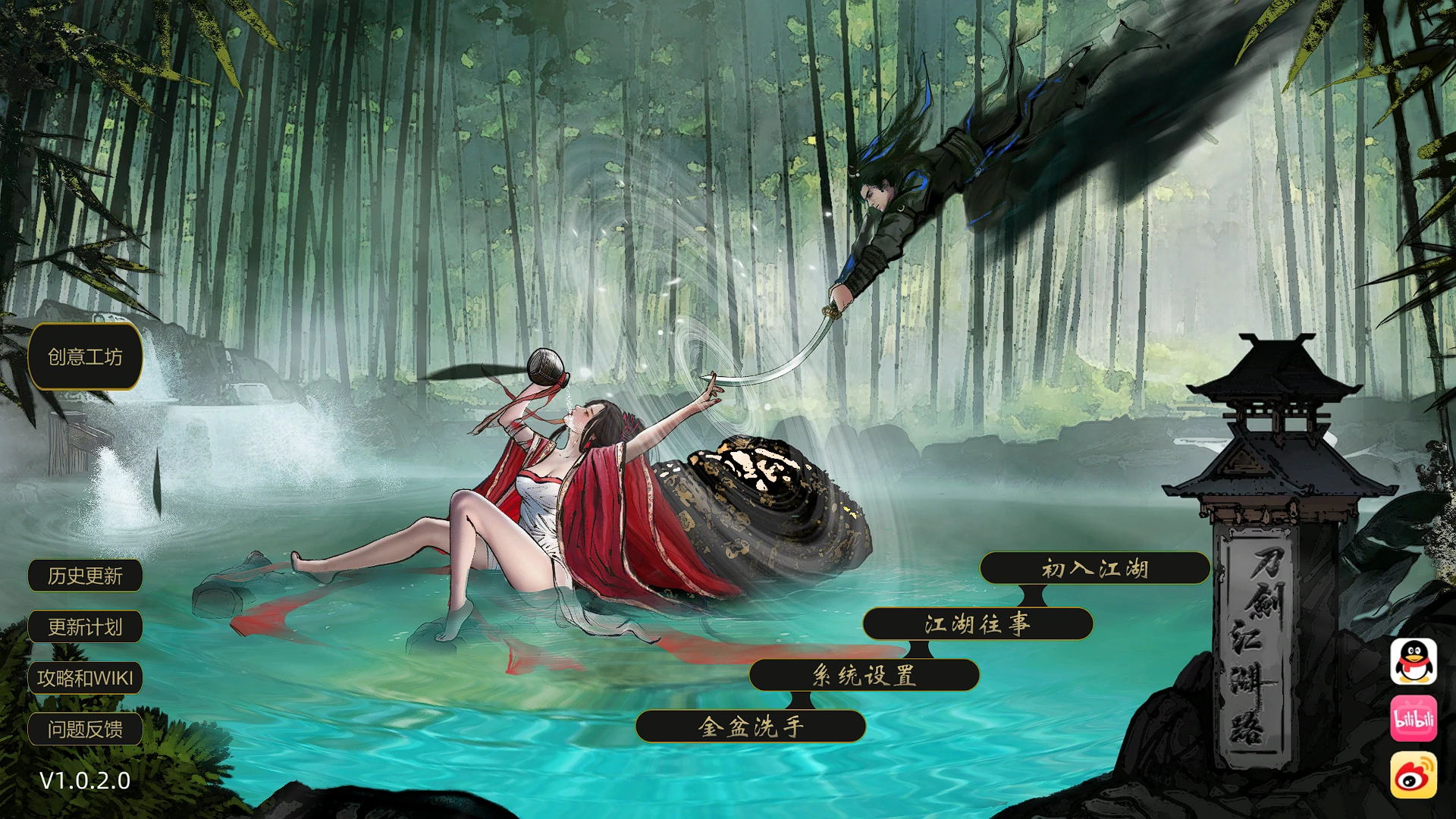
Task: Open 江湖往事 to load a save
Action: [978, 623]
